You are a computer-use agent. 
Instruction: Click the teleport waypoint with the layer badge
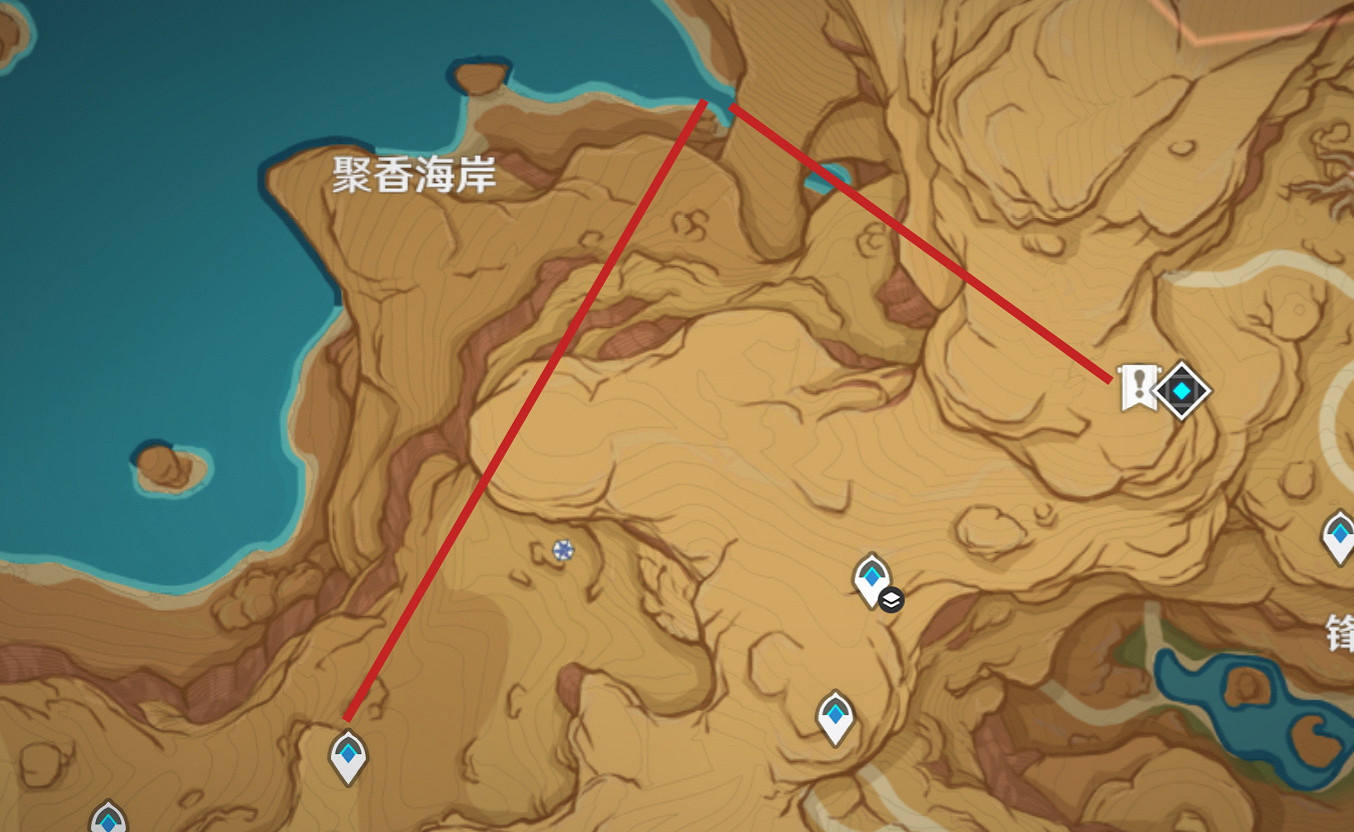tap(870, 577)
